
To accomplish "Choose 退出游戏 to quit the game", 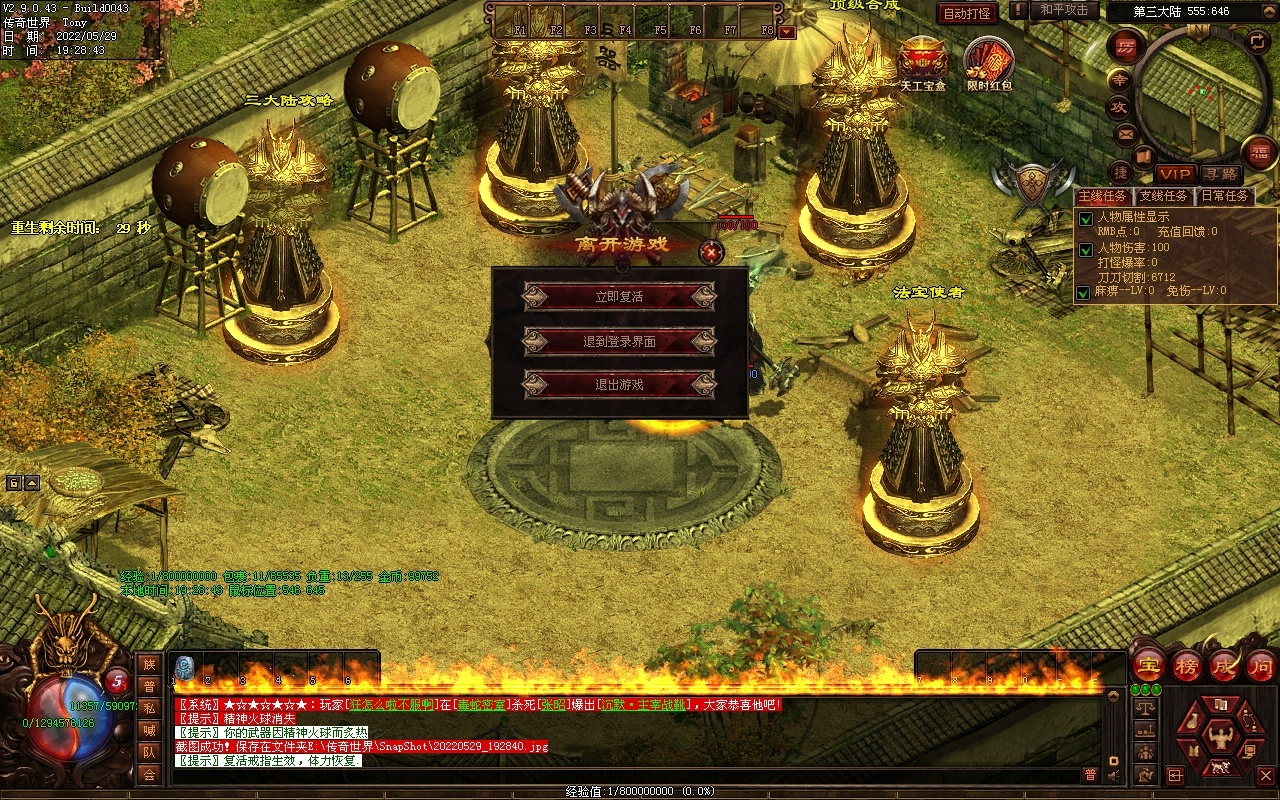I will 619,385.
